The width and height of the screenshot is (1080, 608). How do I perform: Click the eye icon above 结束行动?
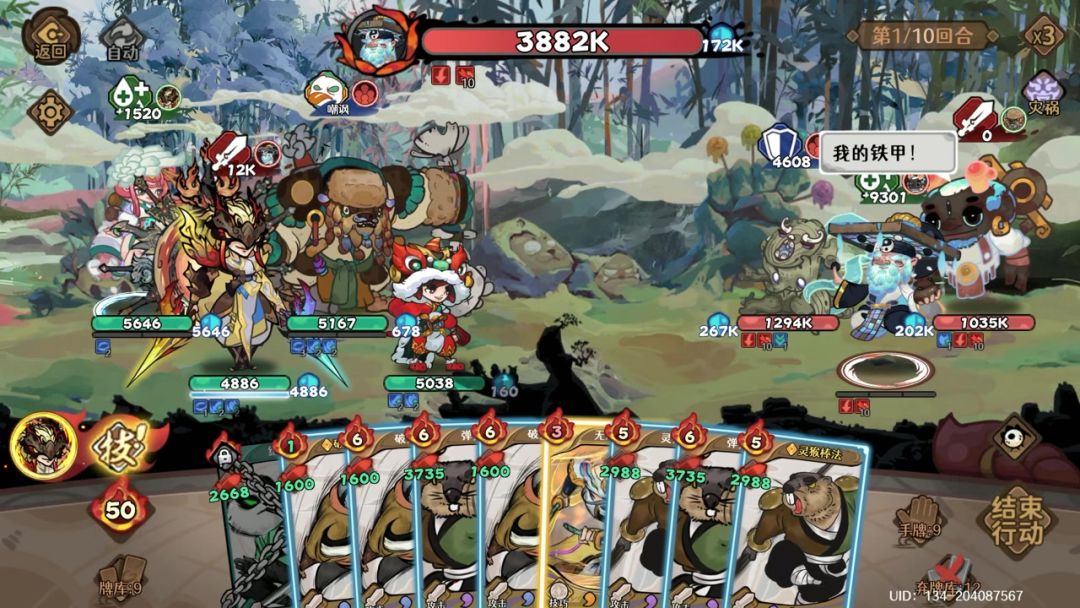[1016, 436]
